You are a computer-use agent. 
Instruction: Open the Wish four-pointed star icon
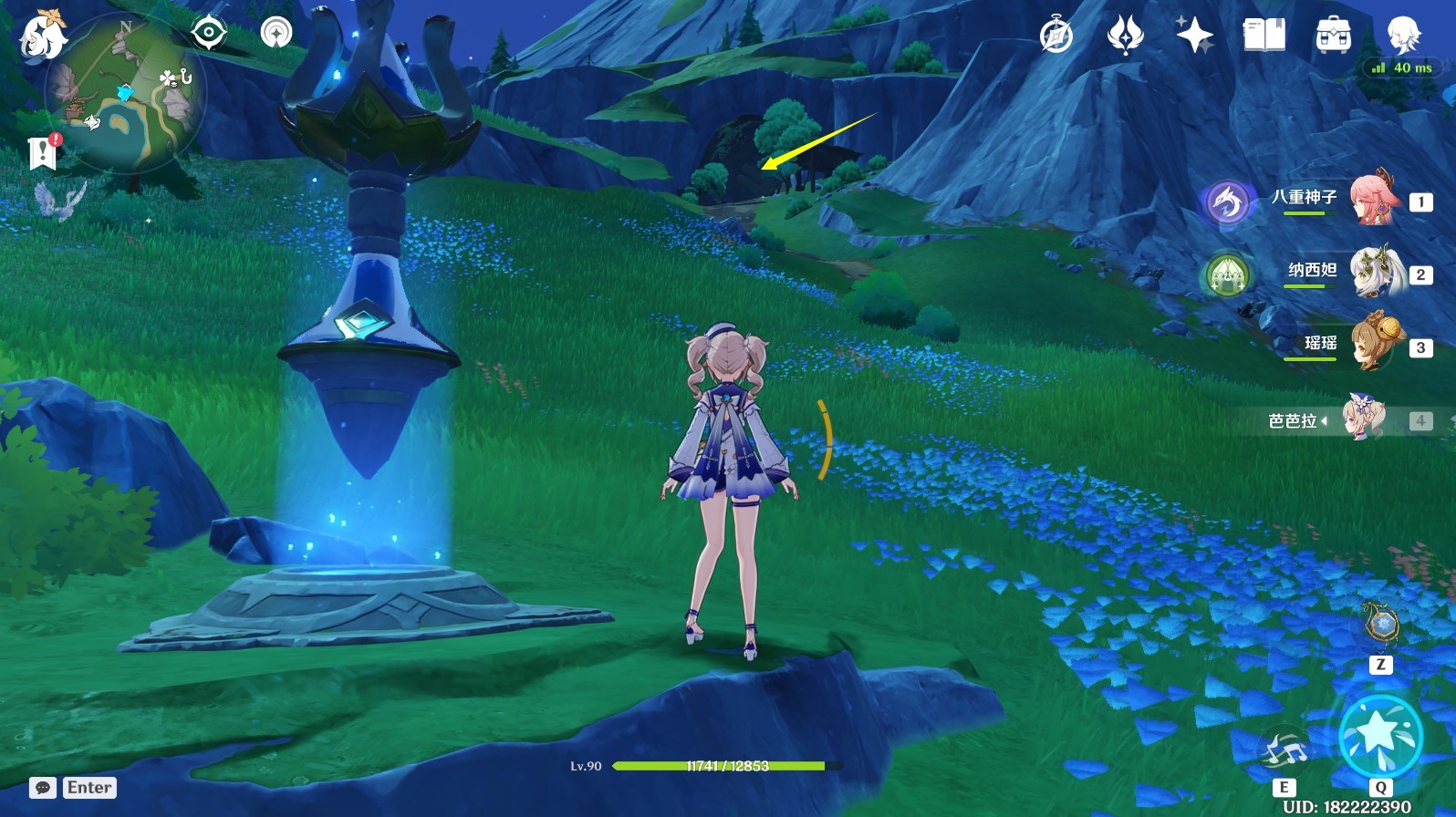pyautogui.click(x=1194, y=36)
